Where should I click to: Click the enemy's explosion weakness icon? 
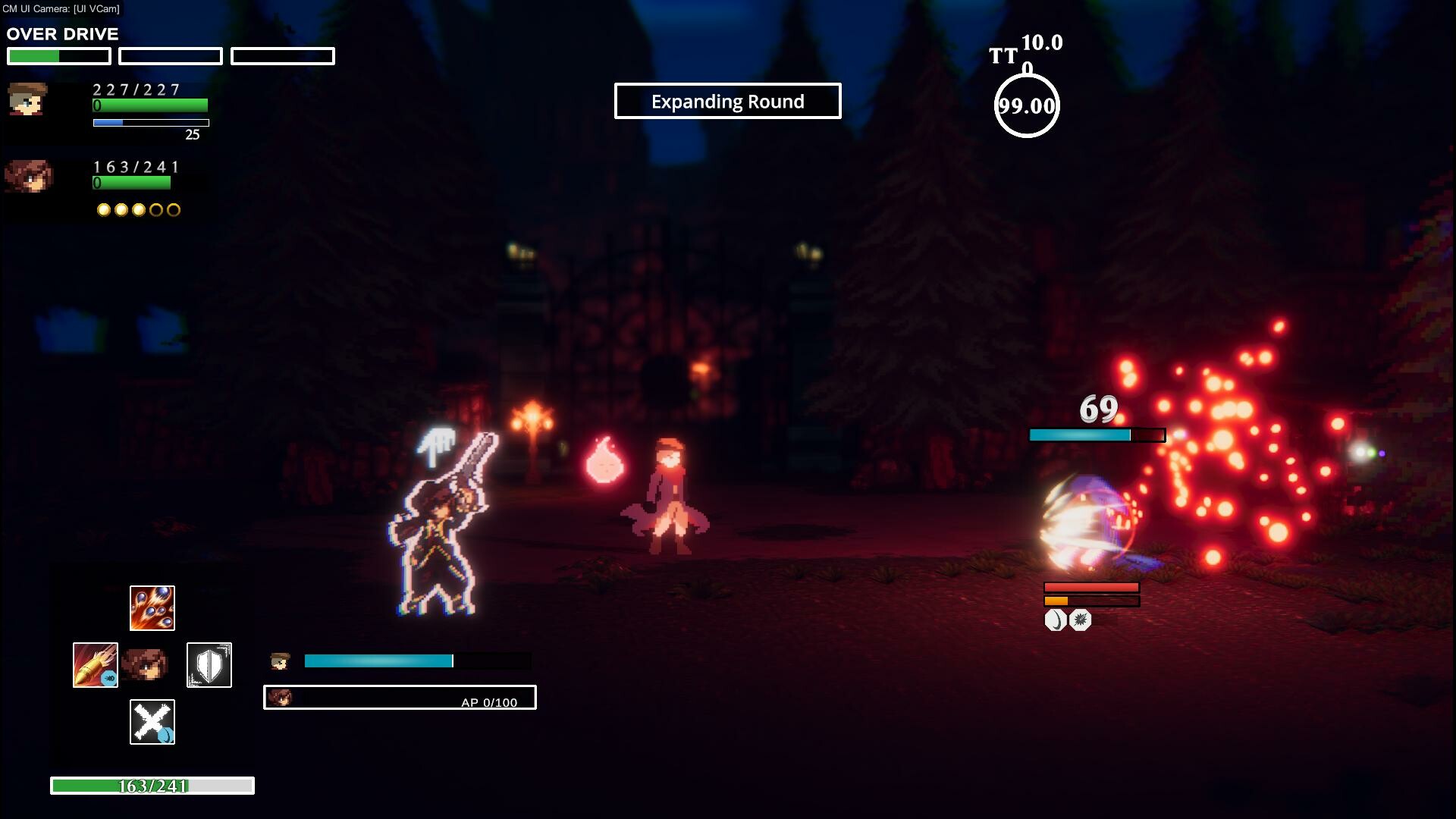tap(1079, 620)
